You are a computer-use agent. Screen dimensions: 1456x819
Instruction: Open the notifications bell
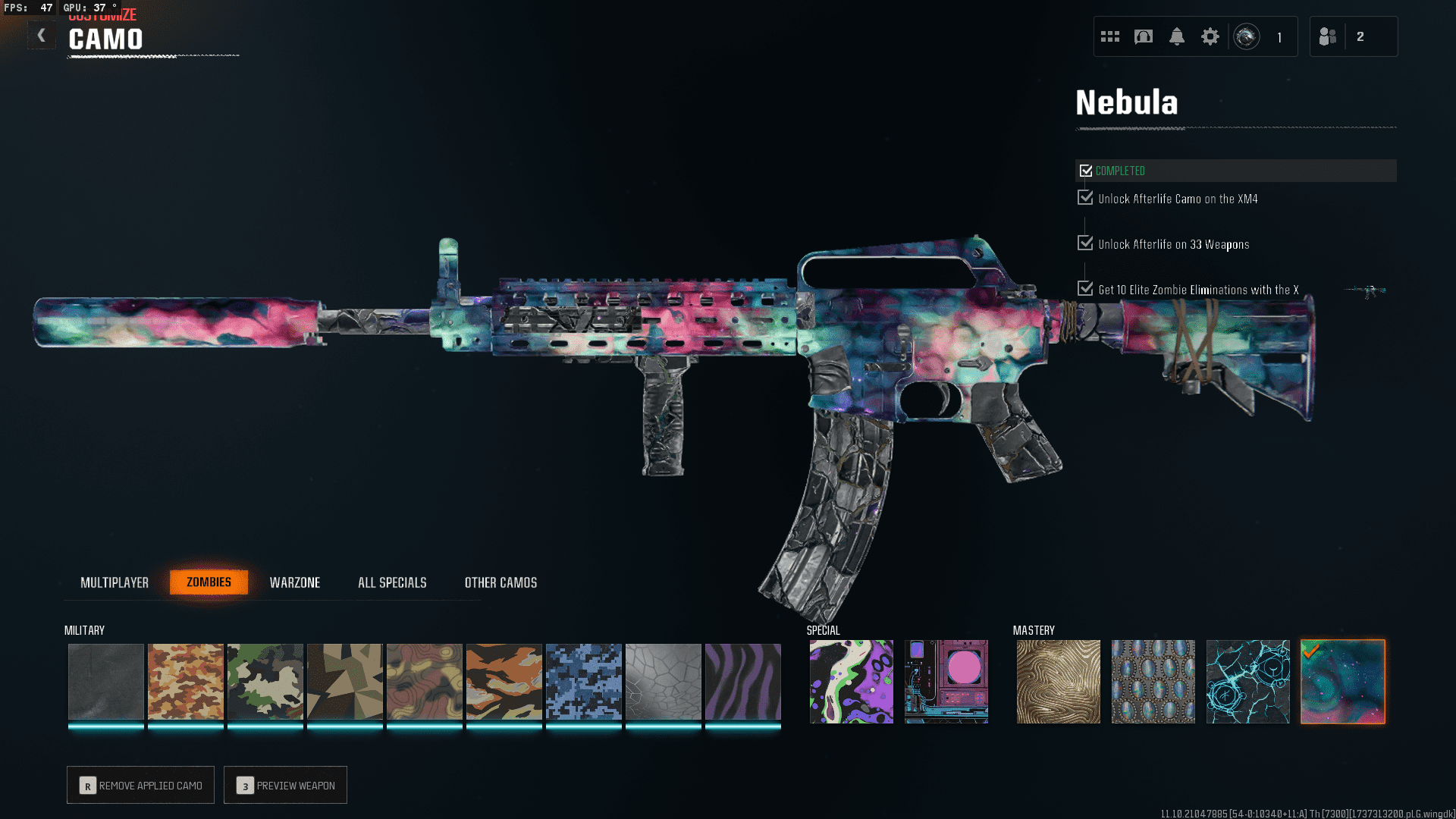(1177, 36)
